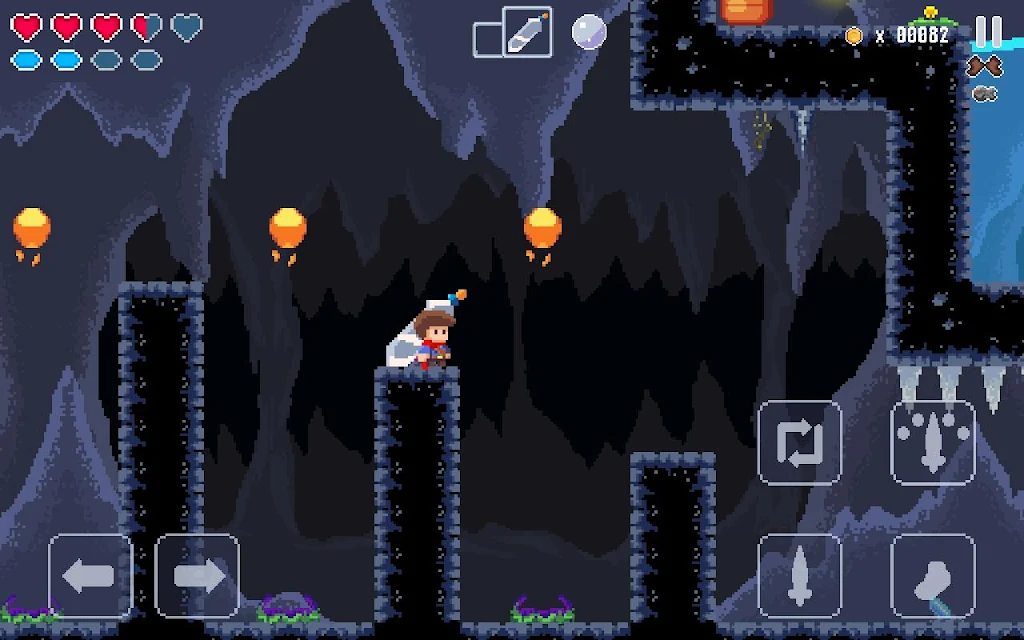Pause the game
1024x640 pixels.
(x=988, y=32)
